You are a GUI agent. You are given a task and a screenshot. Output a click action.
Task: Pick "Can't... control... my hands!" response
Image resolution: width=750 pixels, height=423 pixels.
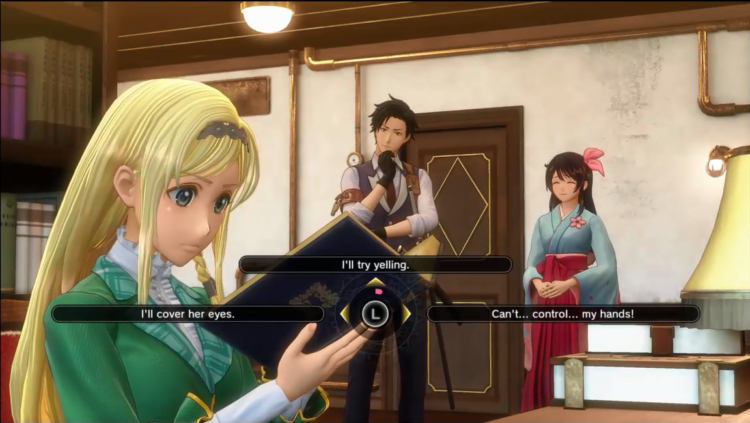[x=563, y=313]
